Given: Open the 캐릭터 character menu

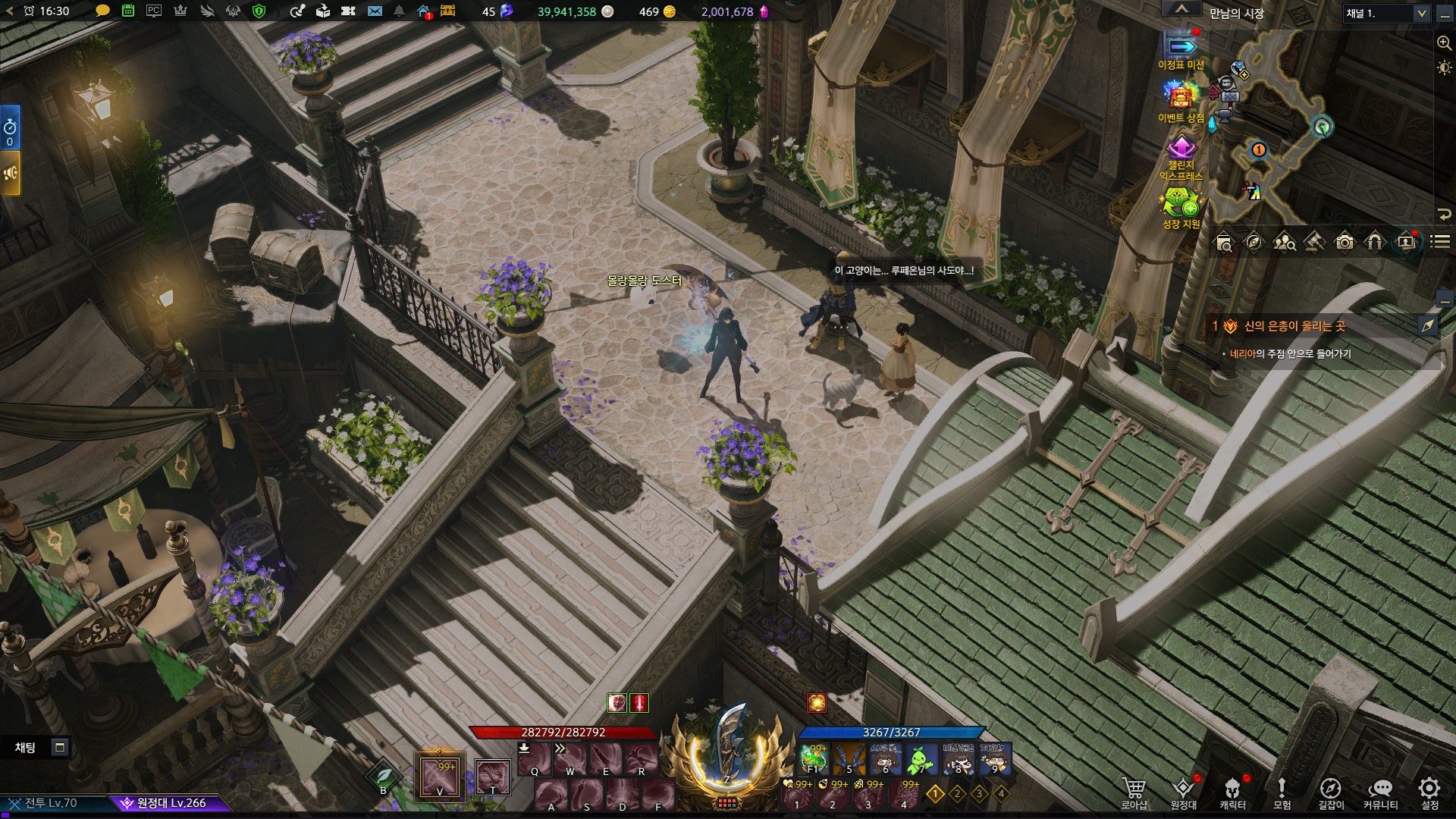Looking at the screenshot, I should pos(1232,792).
